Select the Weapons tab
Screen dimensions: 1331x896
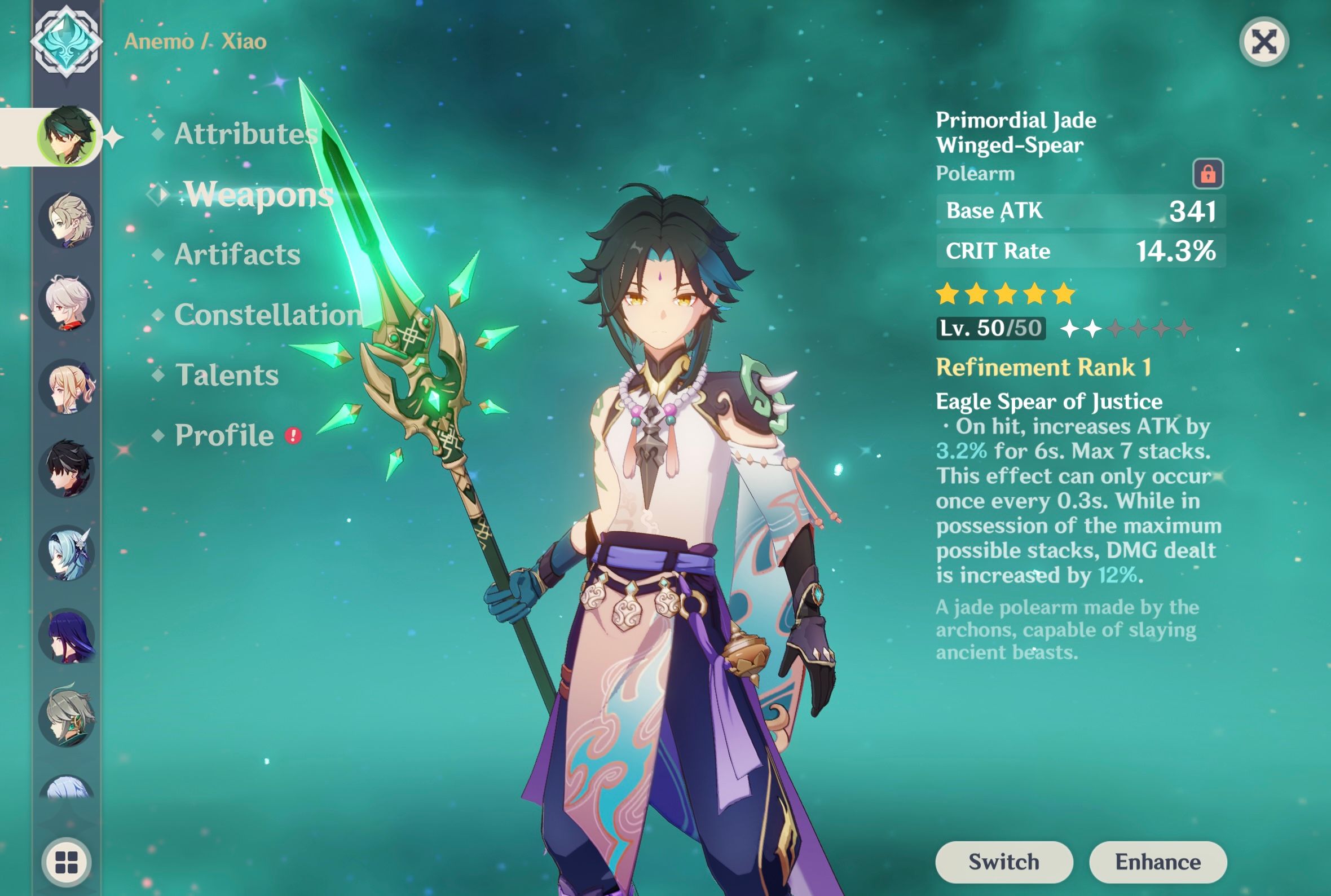click(258, 195)
